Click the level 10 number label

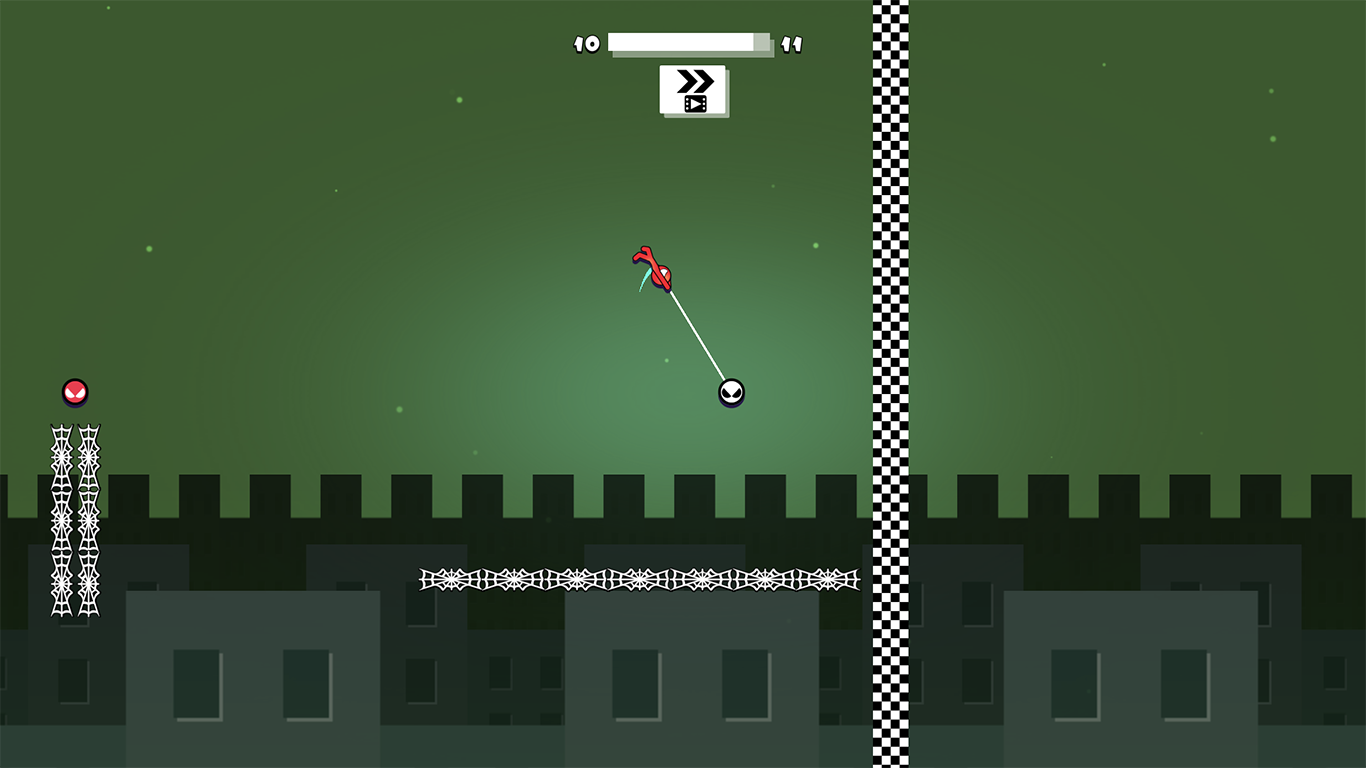coord(587,44)
